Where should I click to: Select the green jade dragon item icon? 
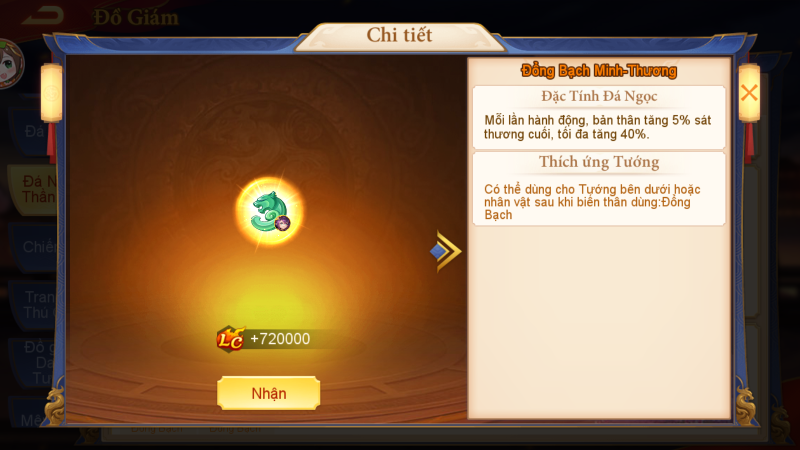268,209
